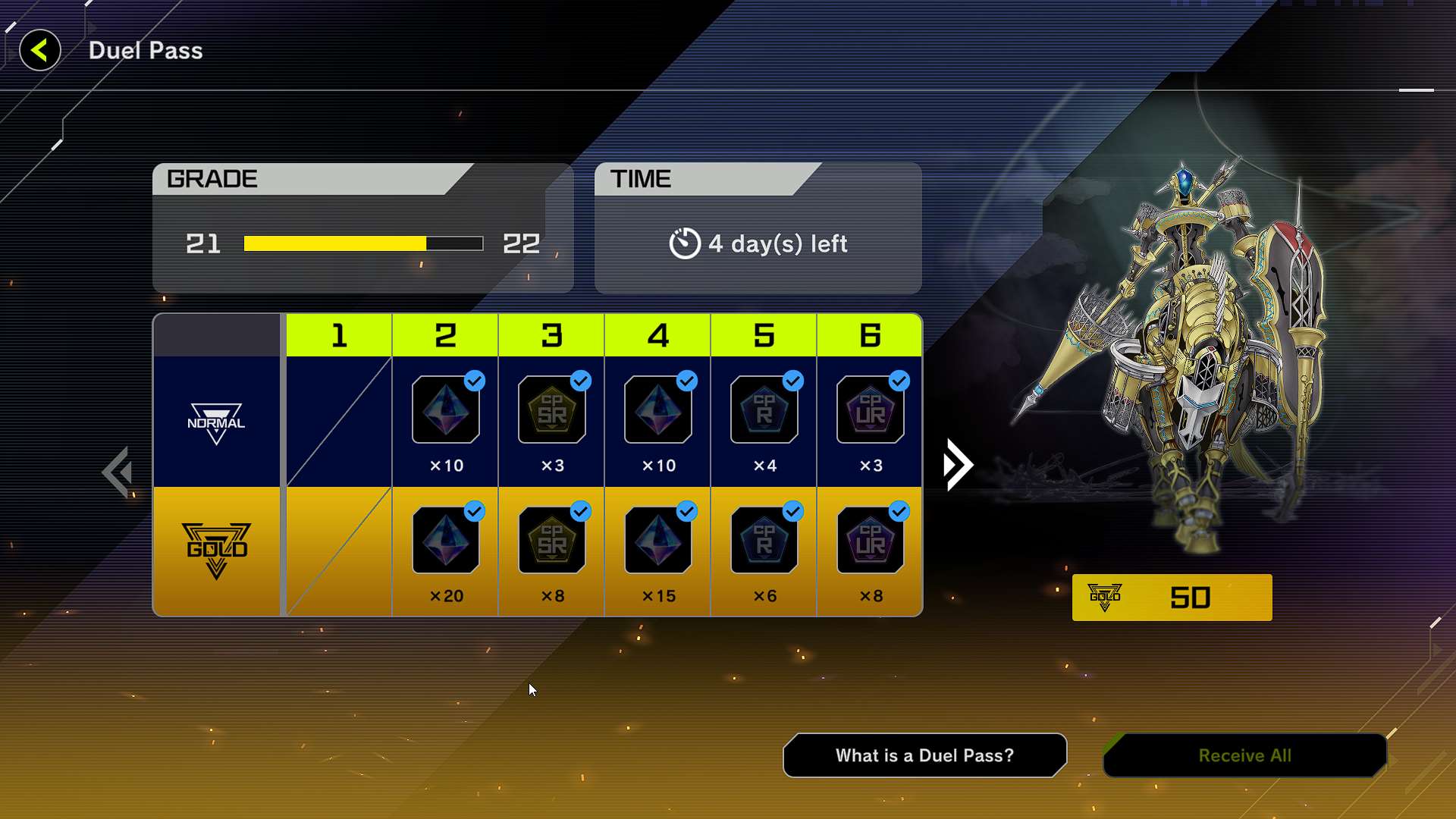Select the Normal grade 4 gem reward ×10
This screenshot has height=819, width=1456.
click(658, 410)
